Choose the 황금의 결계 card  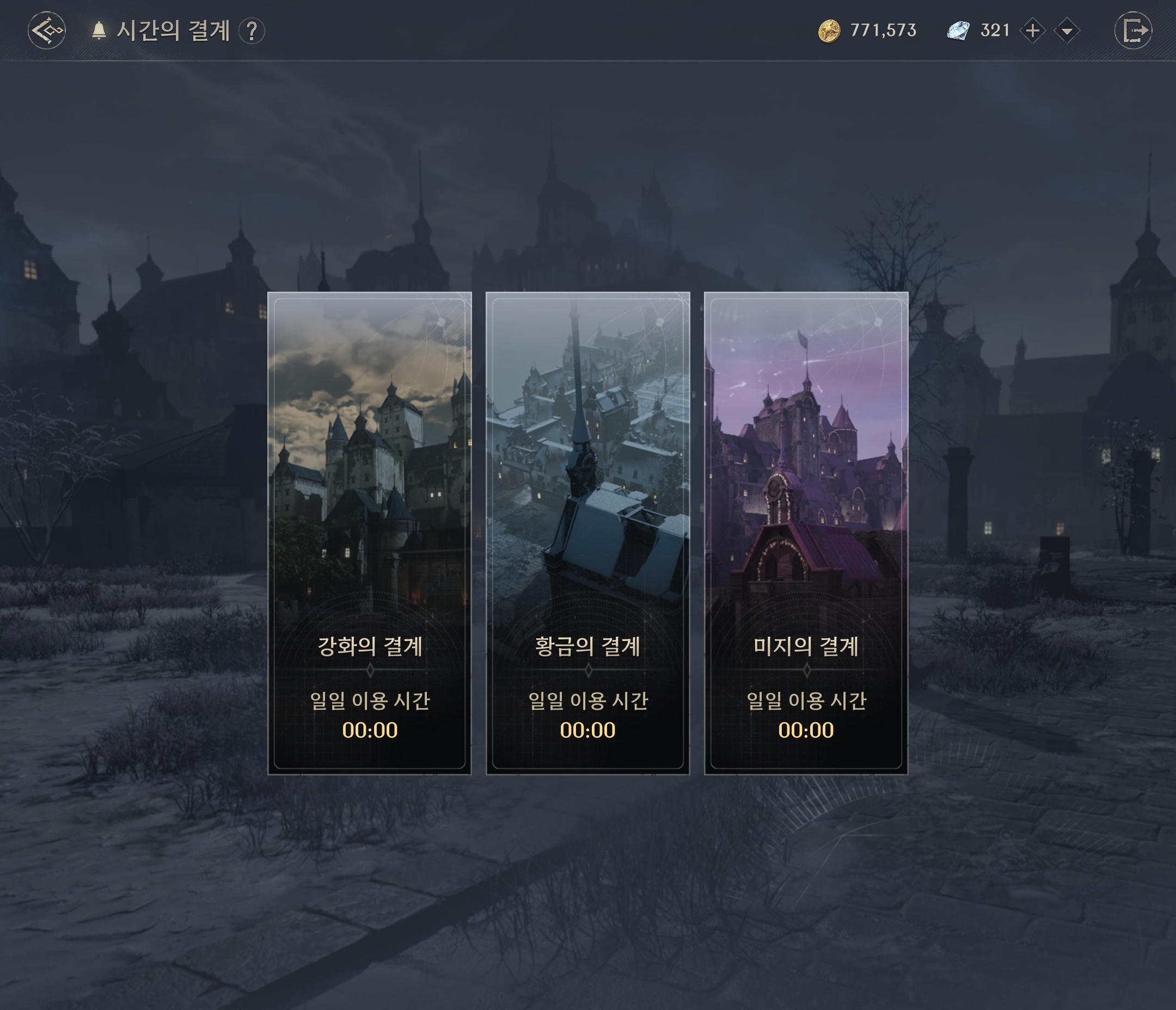click(x=587, y=533)
